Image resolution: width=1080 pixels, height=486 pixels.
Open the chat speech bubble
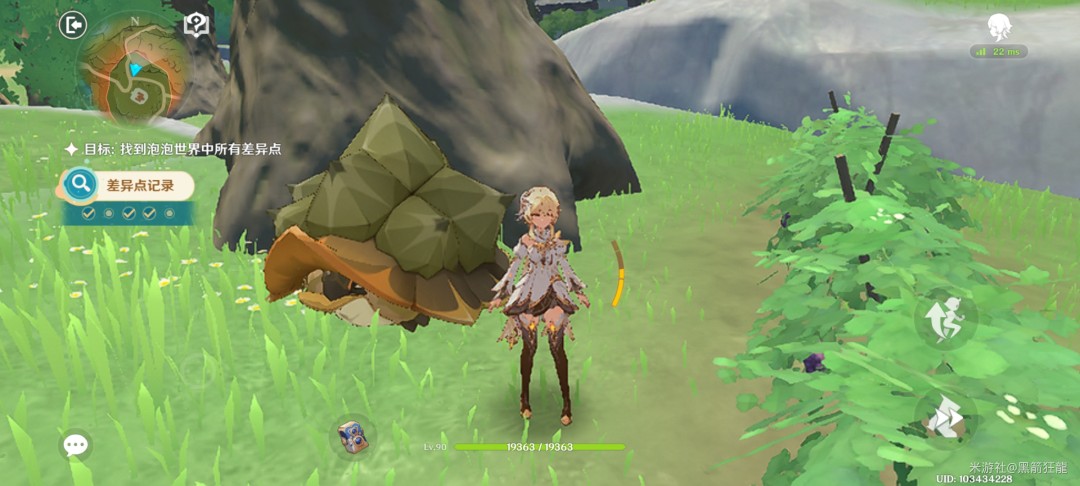tap(76, 445)
